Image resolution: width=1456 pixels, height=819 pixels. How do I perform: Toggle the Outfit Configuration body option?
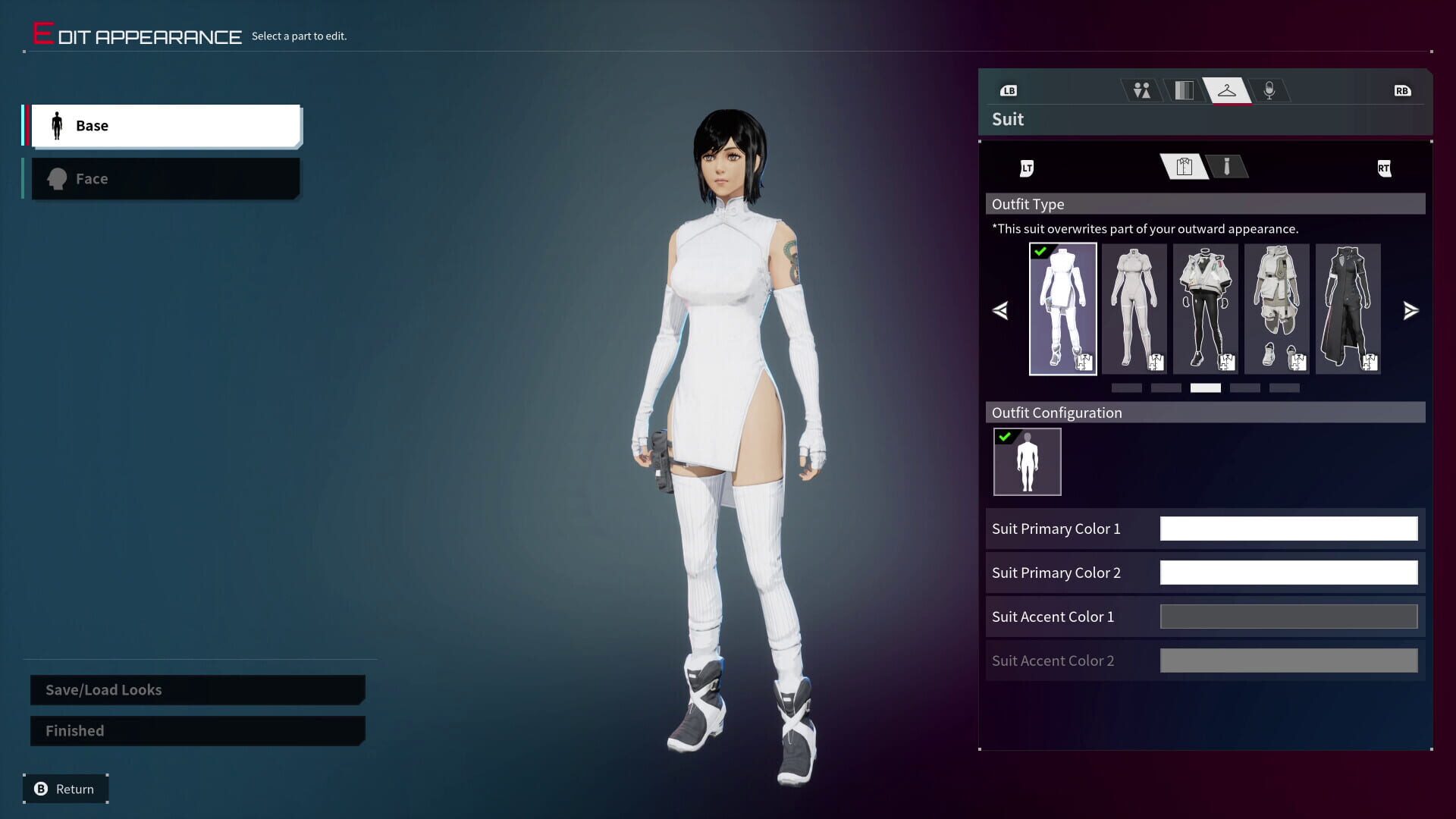click(x=1028, y=461)
